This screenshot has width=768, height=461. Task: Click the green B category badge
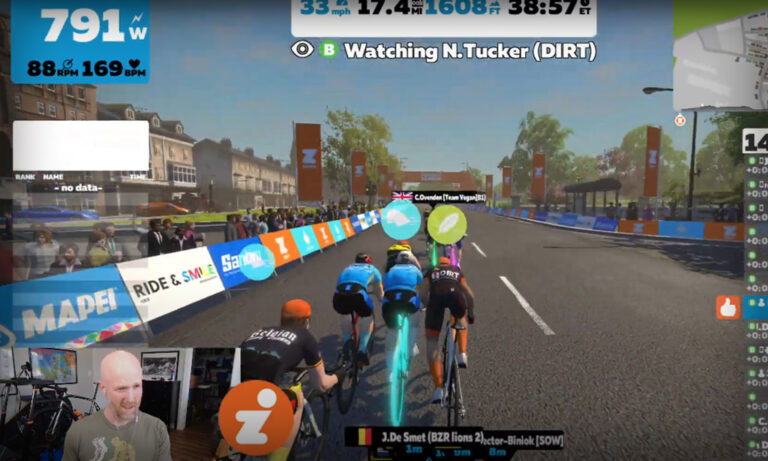click(x=328, y=49)
